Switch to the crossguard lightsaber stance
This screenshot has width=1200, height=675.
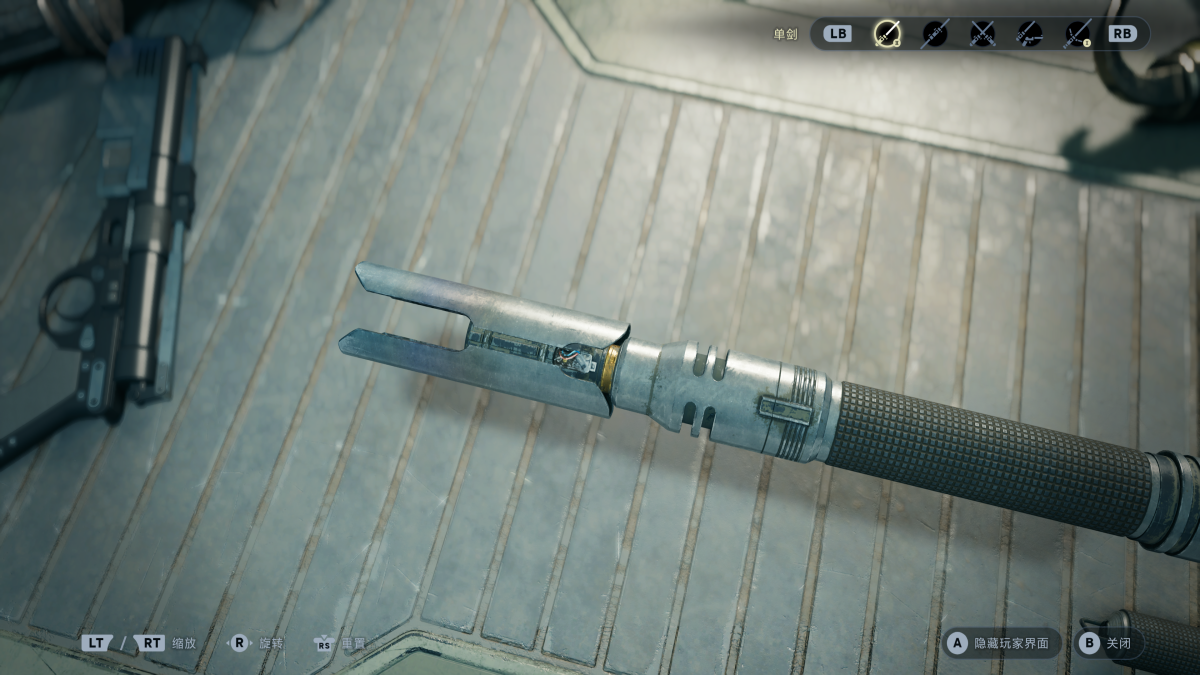click(1077, 34)
